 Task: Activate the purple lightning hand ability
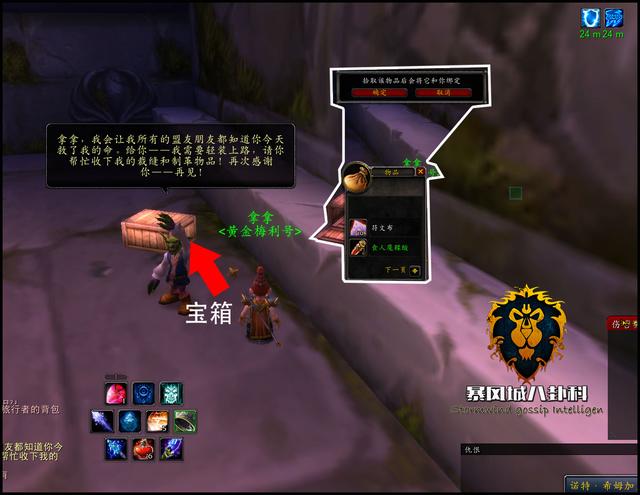point(169,449)
